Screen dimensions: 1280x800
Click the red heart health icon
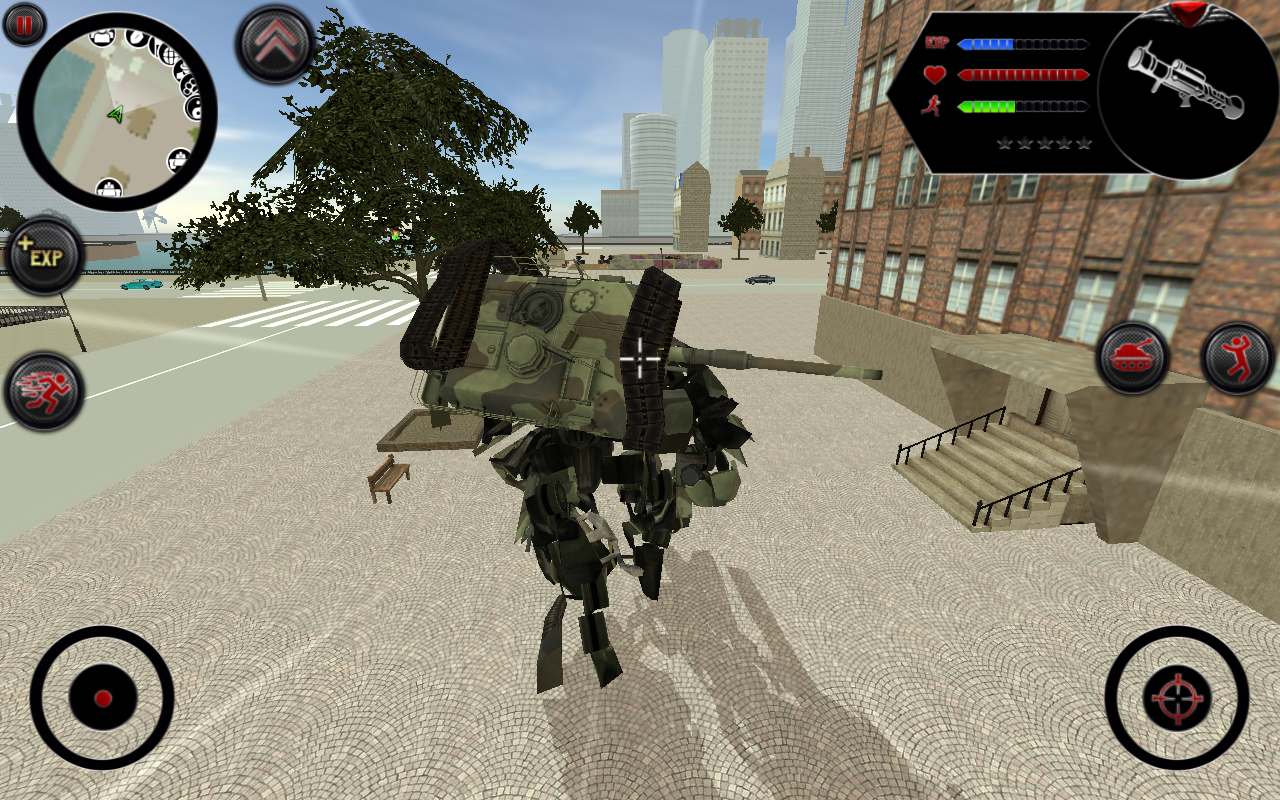tap(932, 73)
